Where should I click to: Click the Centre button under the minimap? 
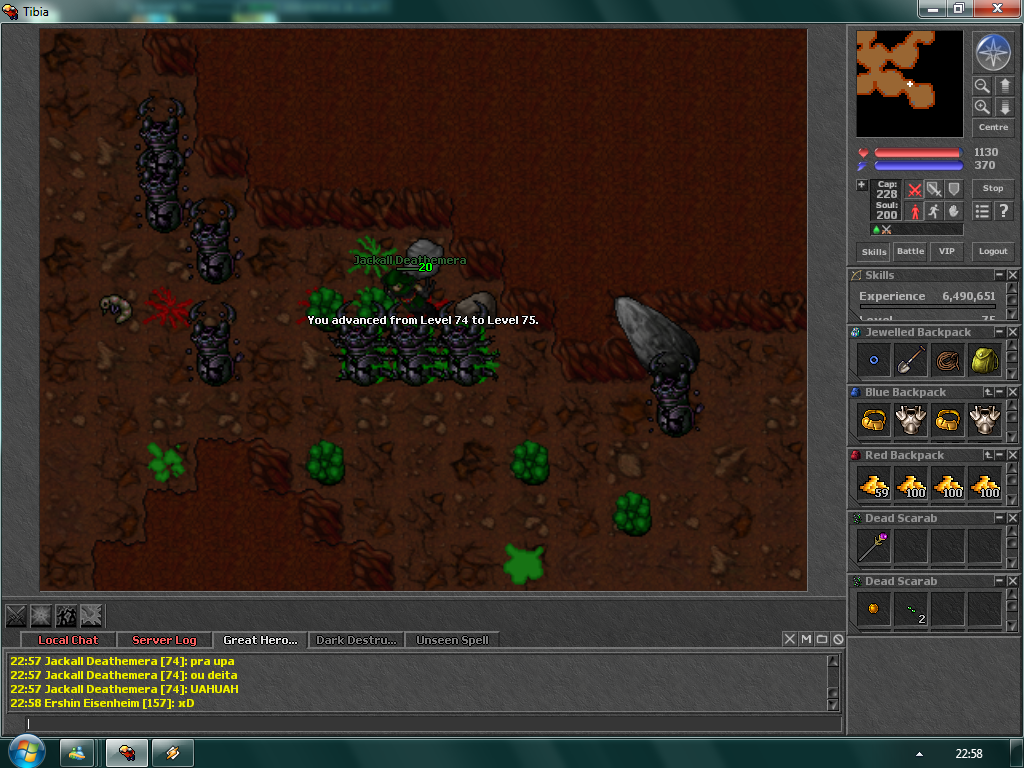[993, 128]
